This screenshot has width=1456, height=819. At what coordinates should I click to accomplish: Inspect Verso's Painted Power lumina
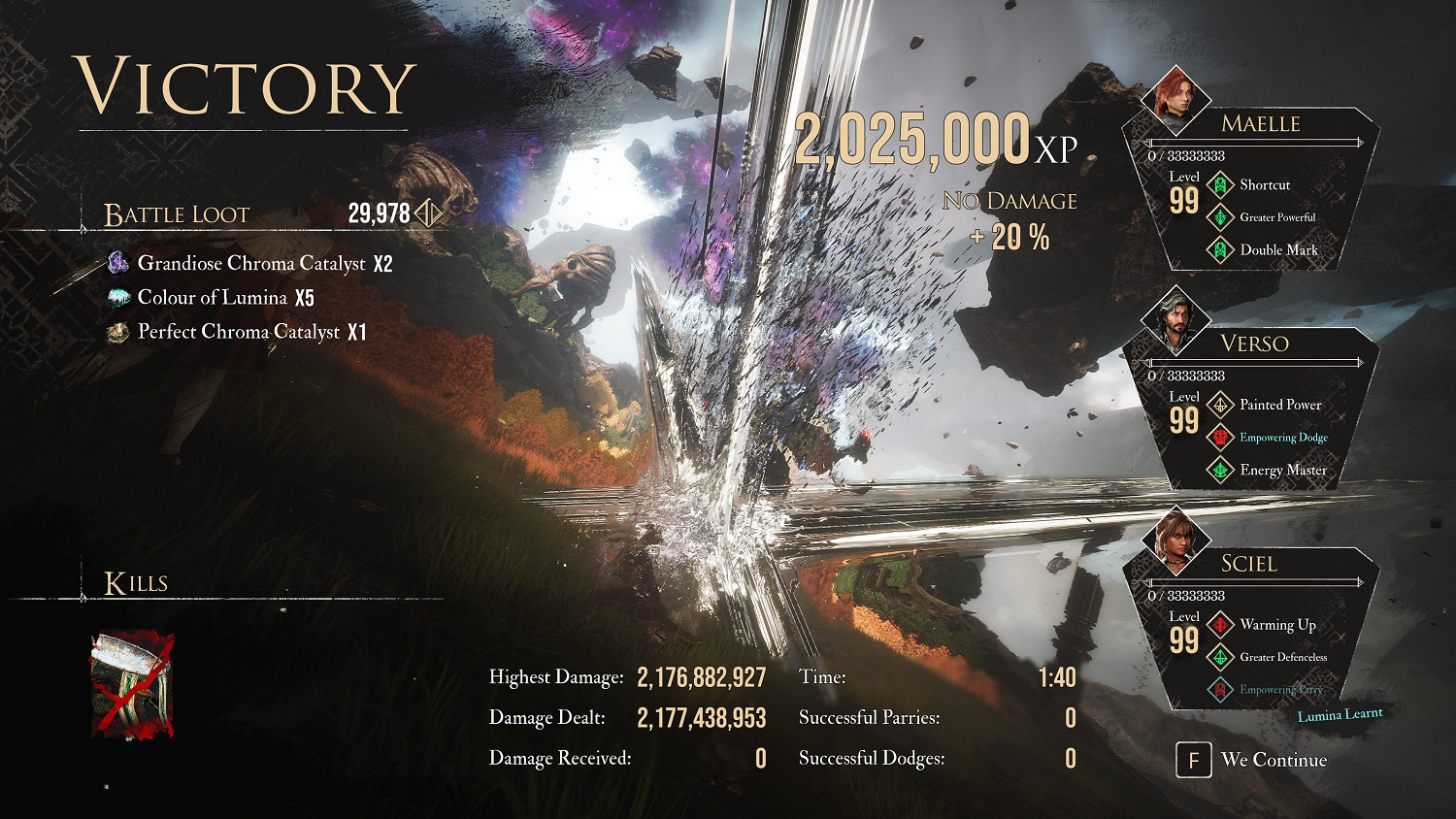coord(1279,405)
